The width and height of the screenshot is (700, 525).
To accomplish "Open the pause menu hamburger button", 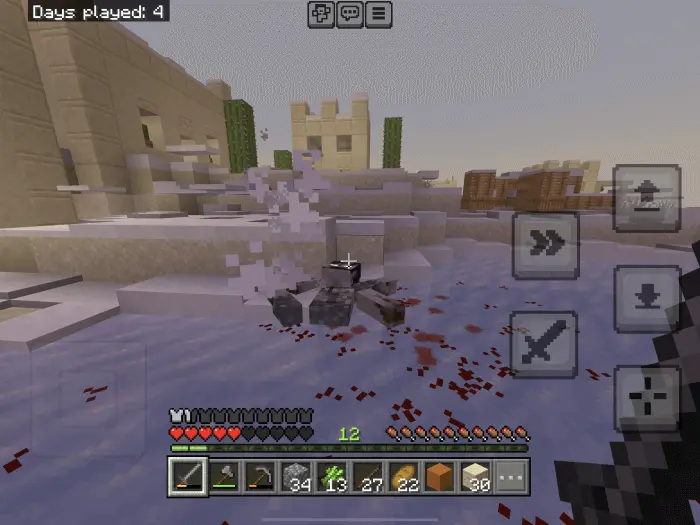I will click(378, 14).
